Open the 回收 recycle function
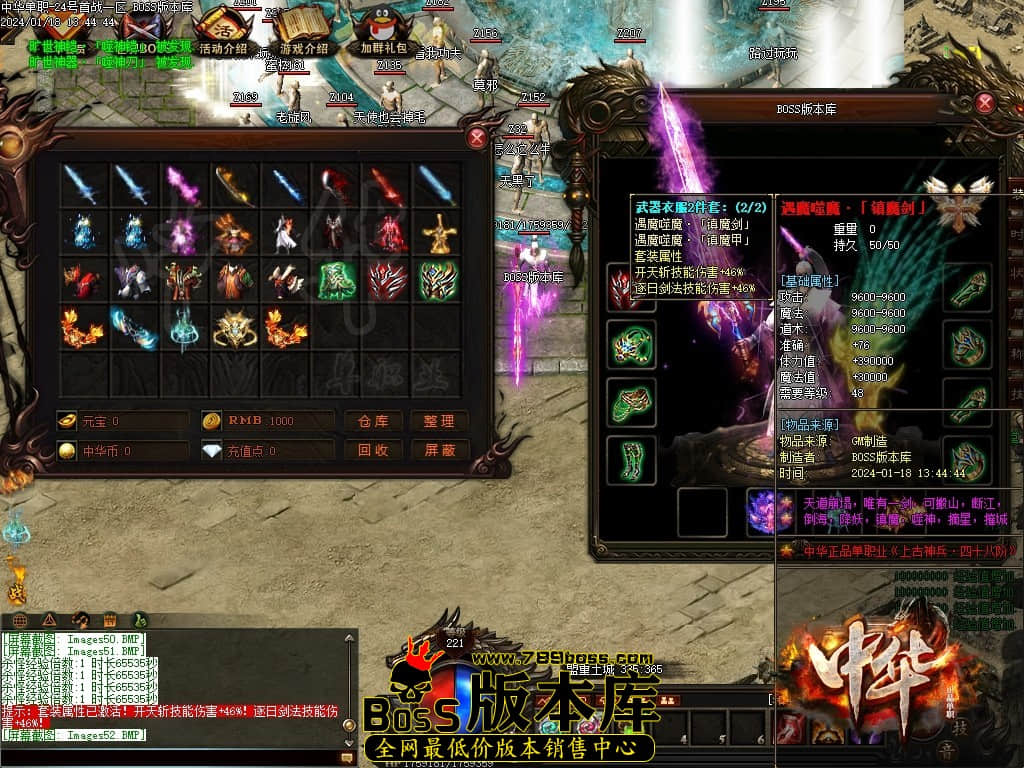Viewport: 1024px width, 768px height. point(373,450)
